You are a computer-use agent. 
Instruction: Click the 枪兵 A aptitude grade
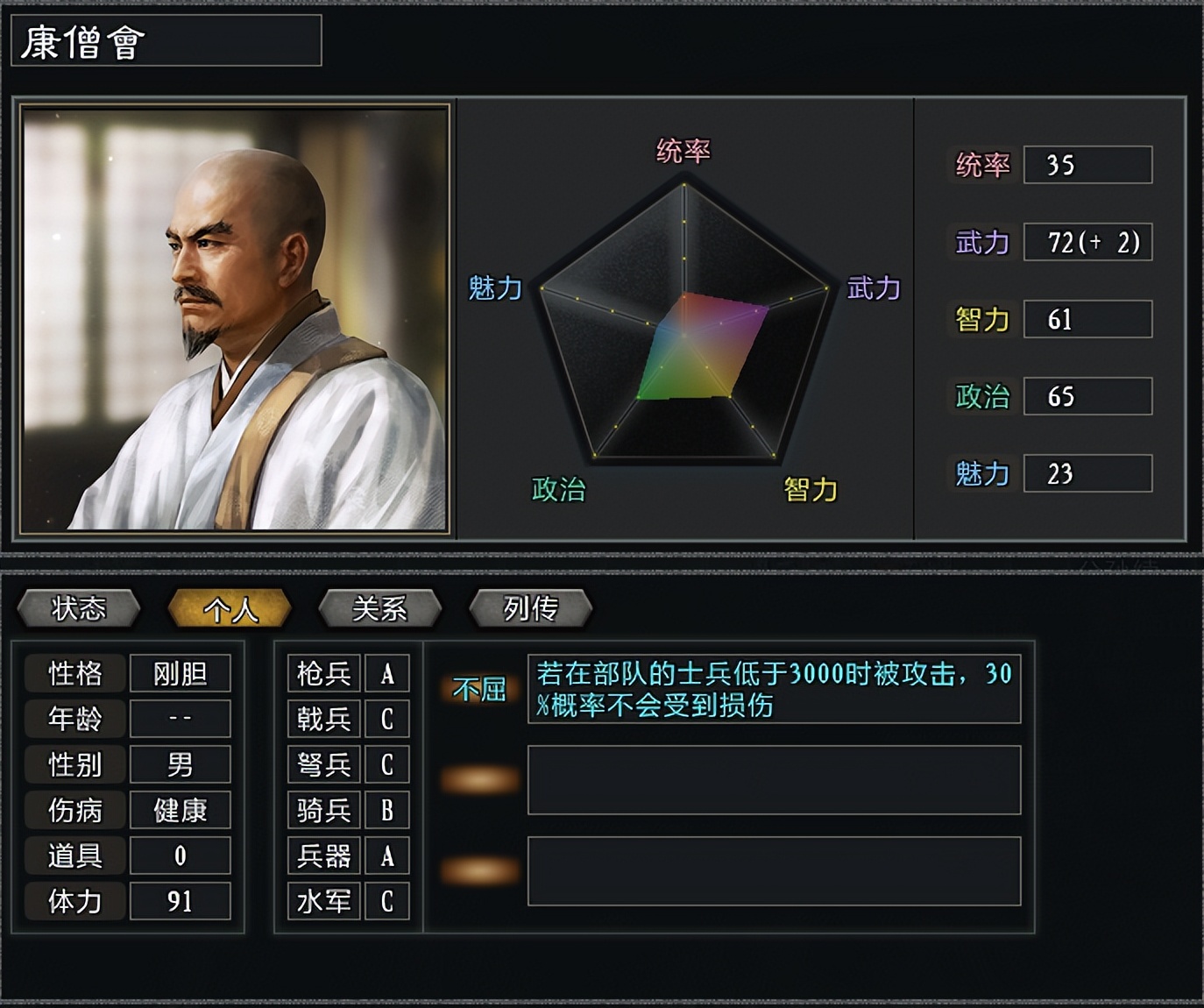386,673
